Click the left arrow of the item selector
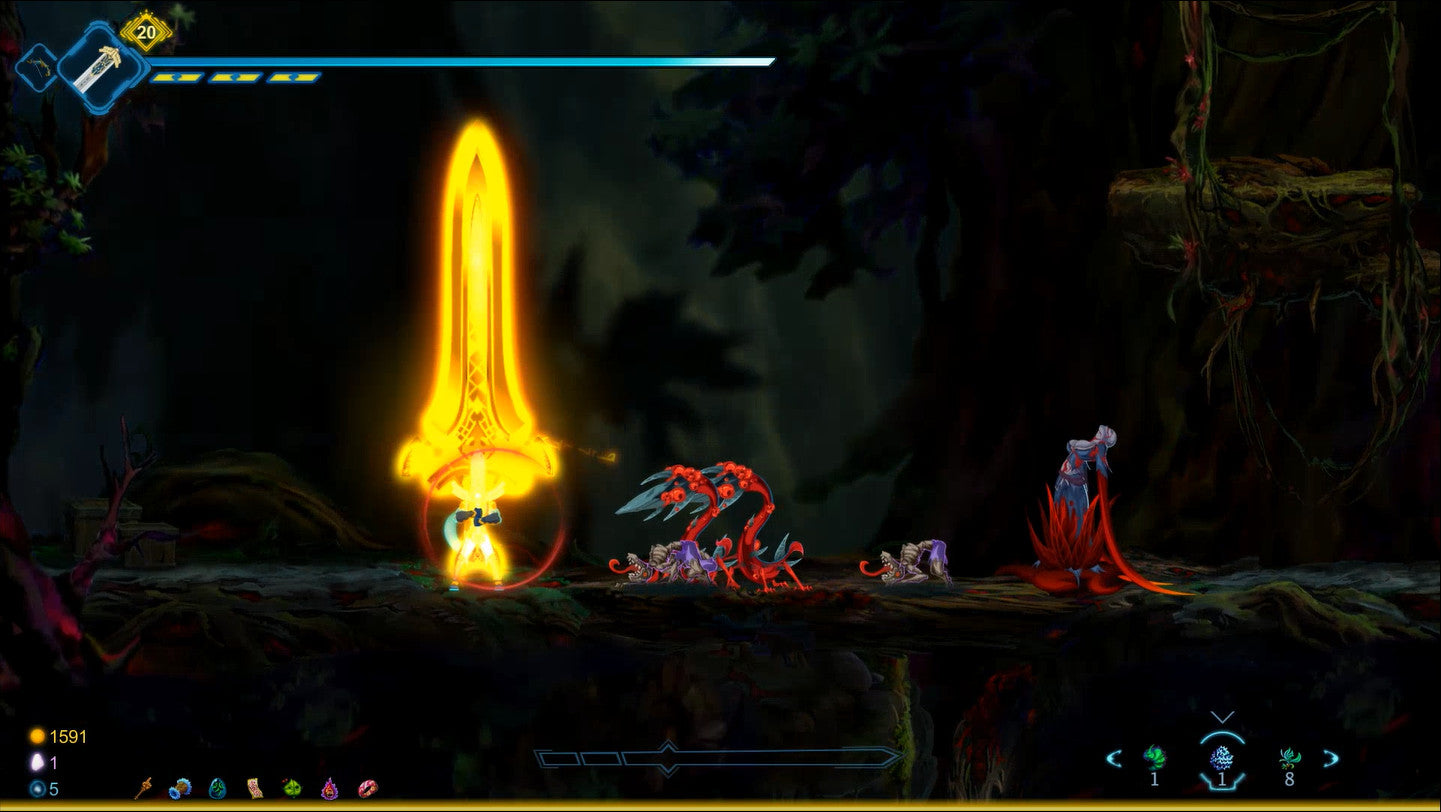This screenshot has height=812, width=1441. (x=1113, y=758)
